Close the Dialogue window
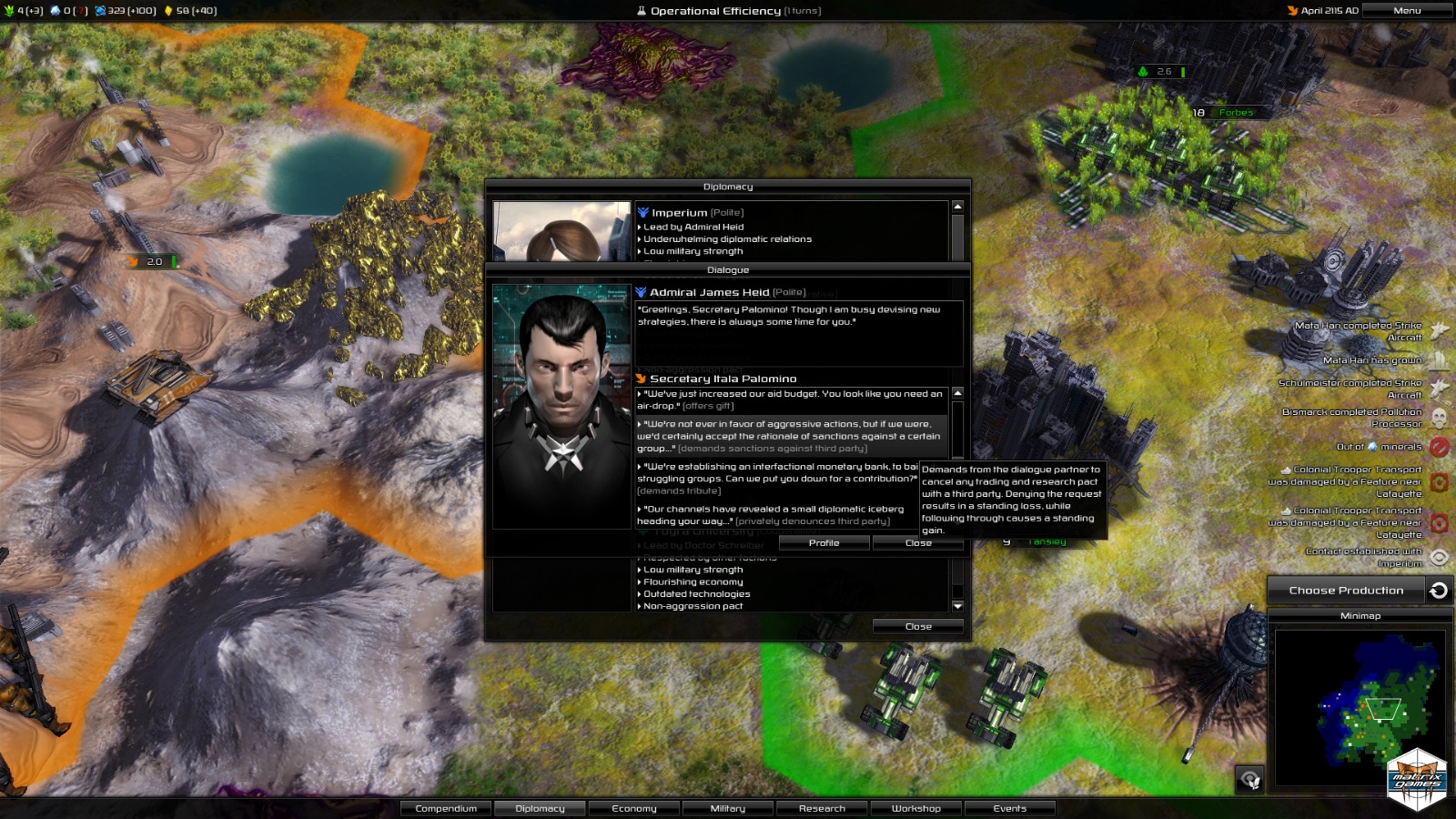1456x819 pixels. click(x=917, y=543)
